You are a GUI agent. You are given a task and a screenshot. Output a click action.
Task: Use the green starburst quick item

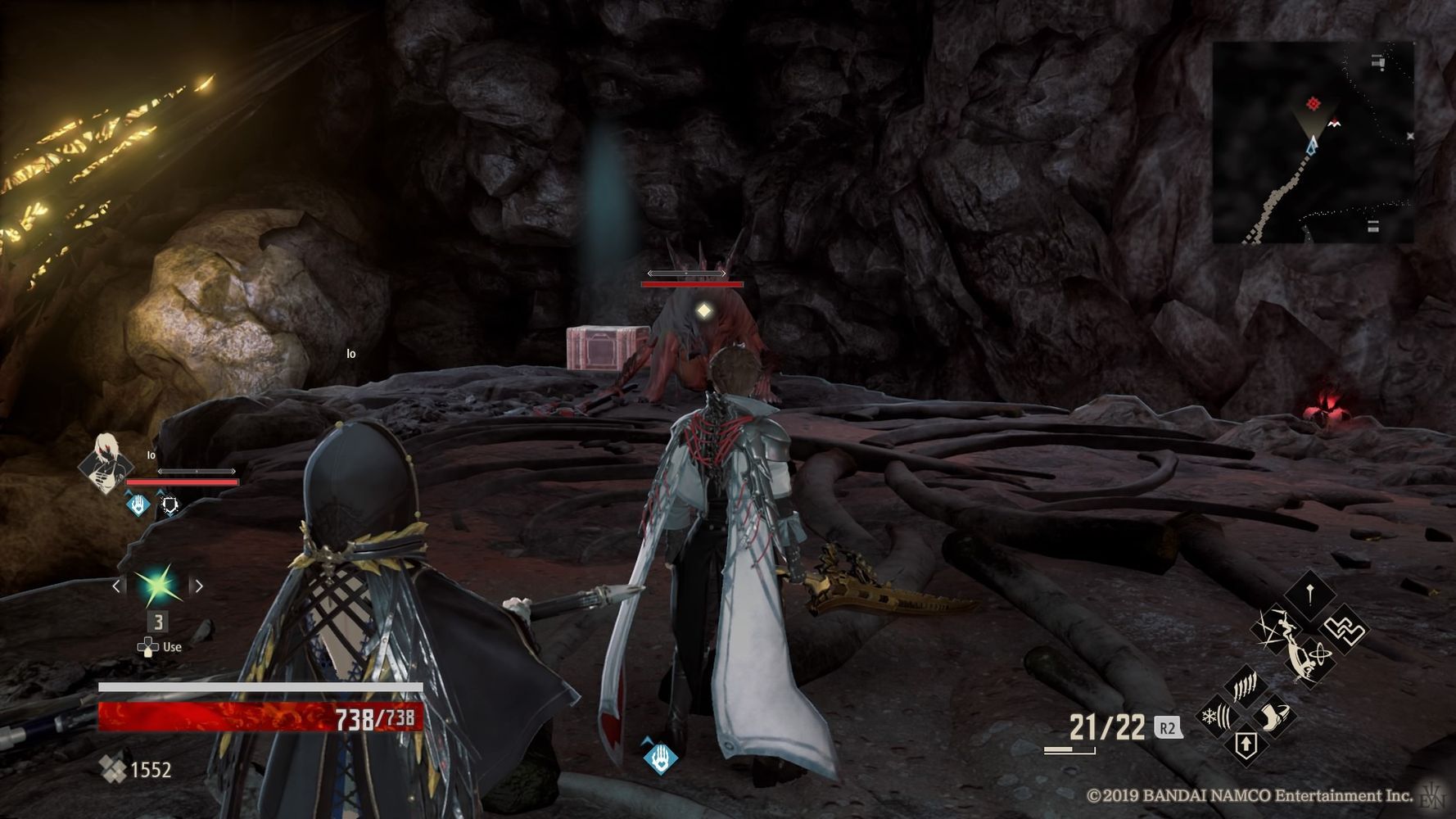click(x=157, y=586)
